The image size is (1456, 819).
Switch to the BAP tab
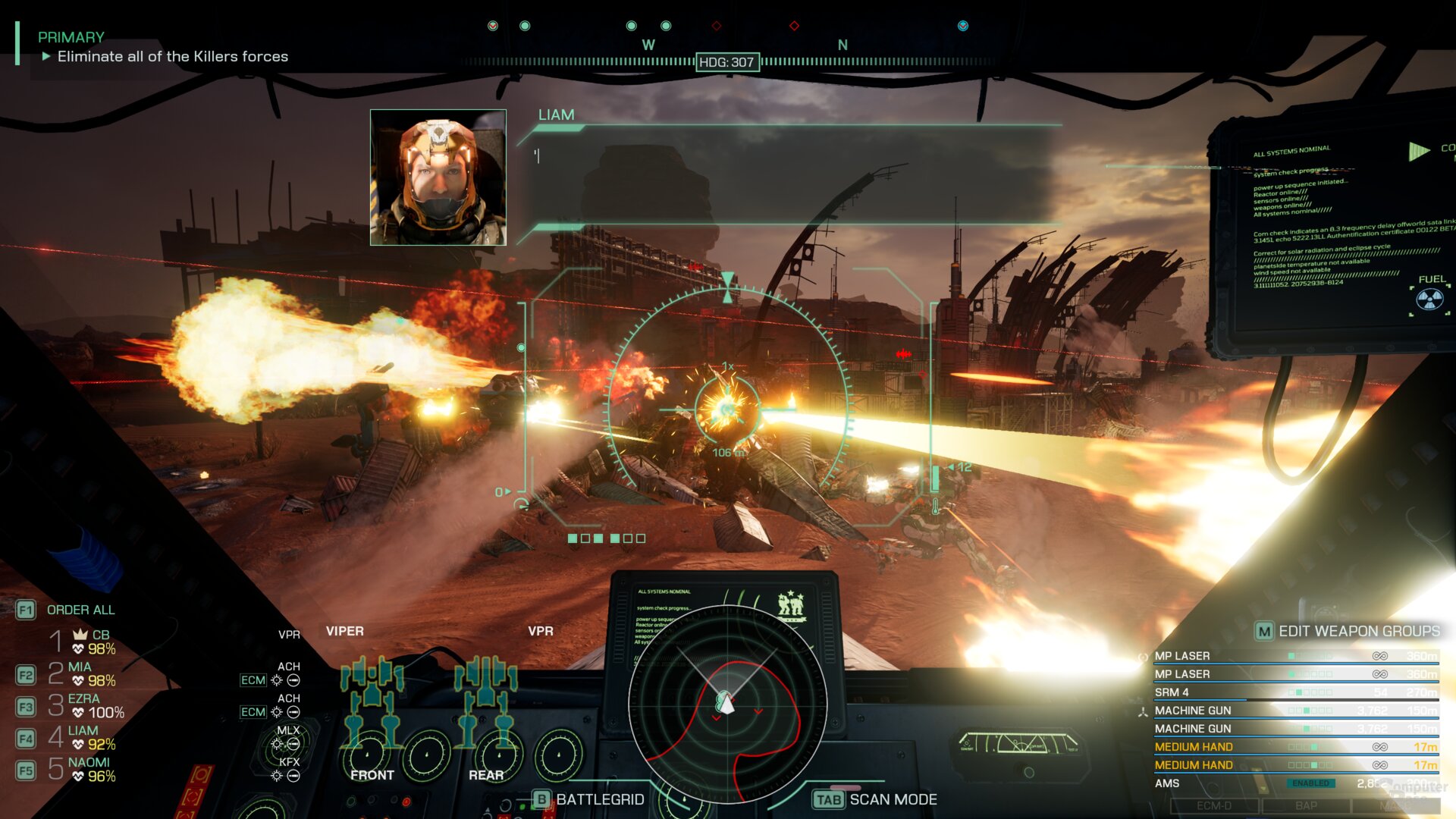click(1307, 806)
